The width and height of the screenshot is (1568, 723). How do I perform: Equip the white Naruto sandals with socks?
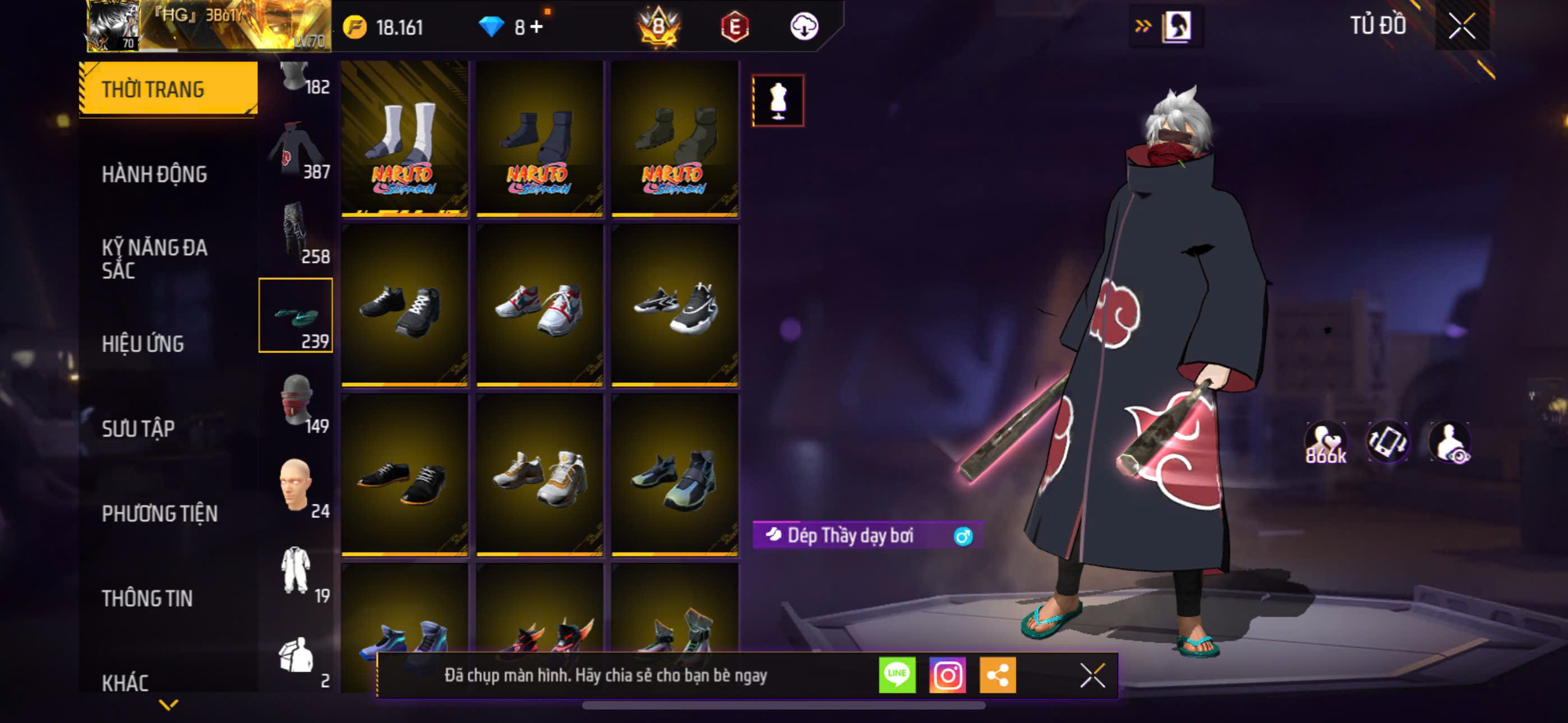404,139
